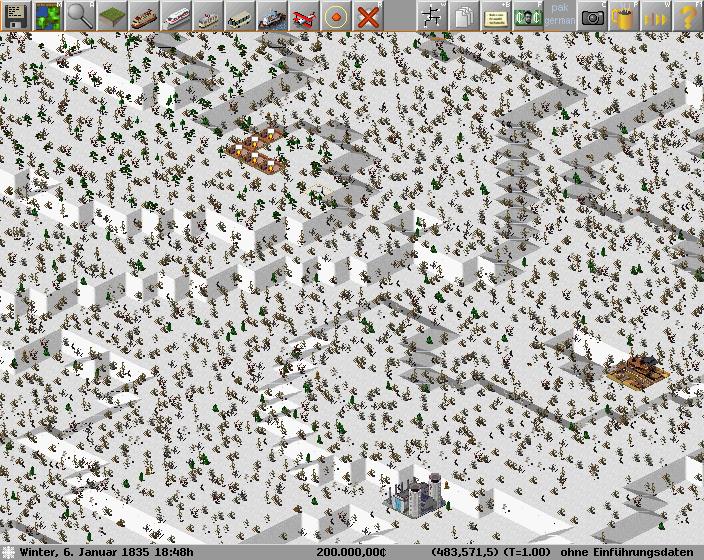Screen dimensions: 704x560
Task: Open the money finances window
Action: coord(527,15)
